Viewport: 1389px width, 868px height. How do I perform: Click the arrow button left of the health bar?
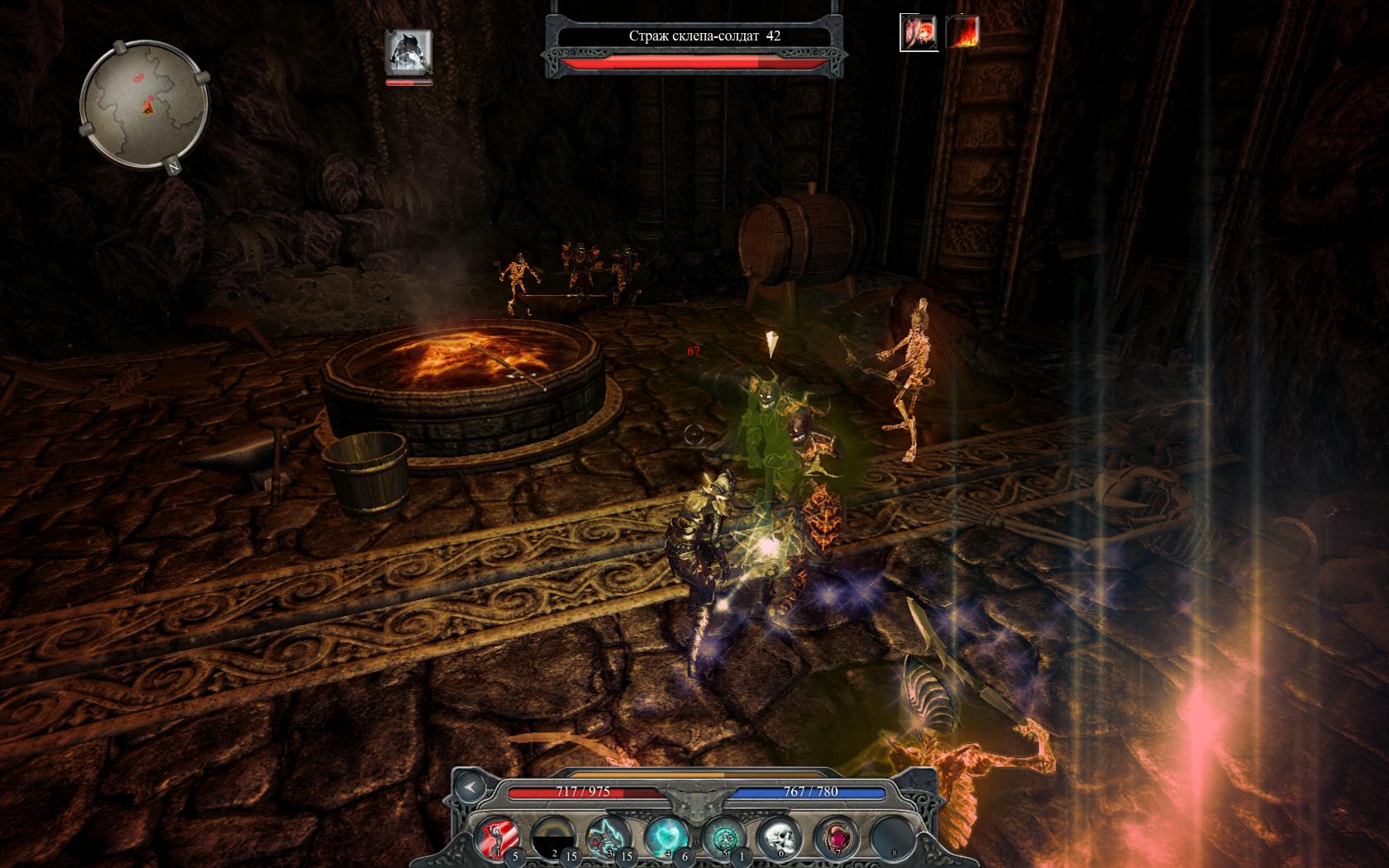click(x=470, y=788)
